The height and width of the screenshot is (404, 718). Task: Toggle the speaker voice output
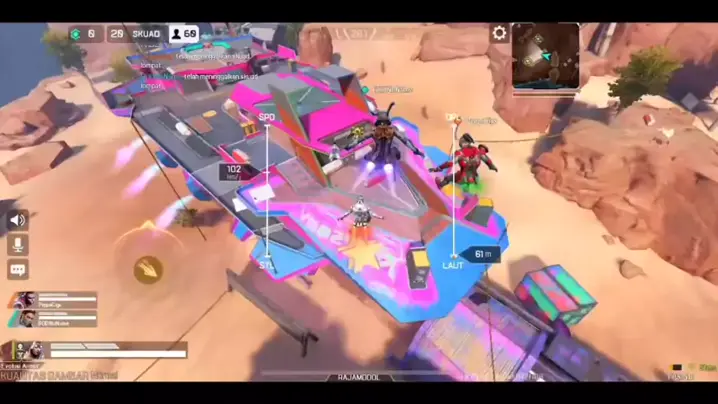18,220
